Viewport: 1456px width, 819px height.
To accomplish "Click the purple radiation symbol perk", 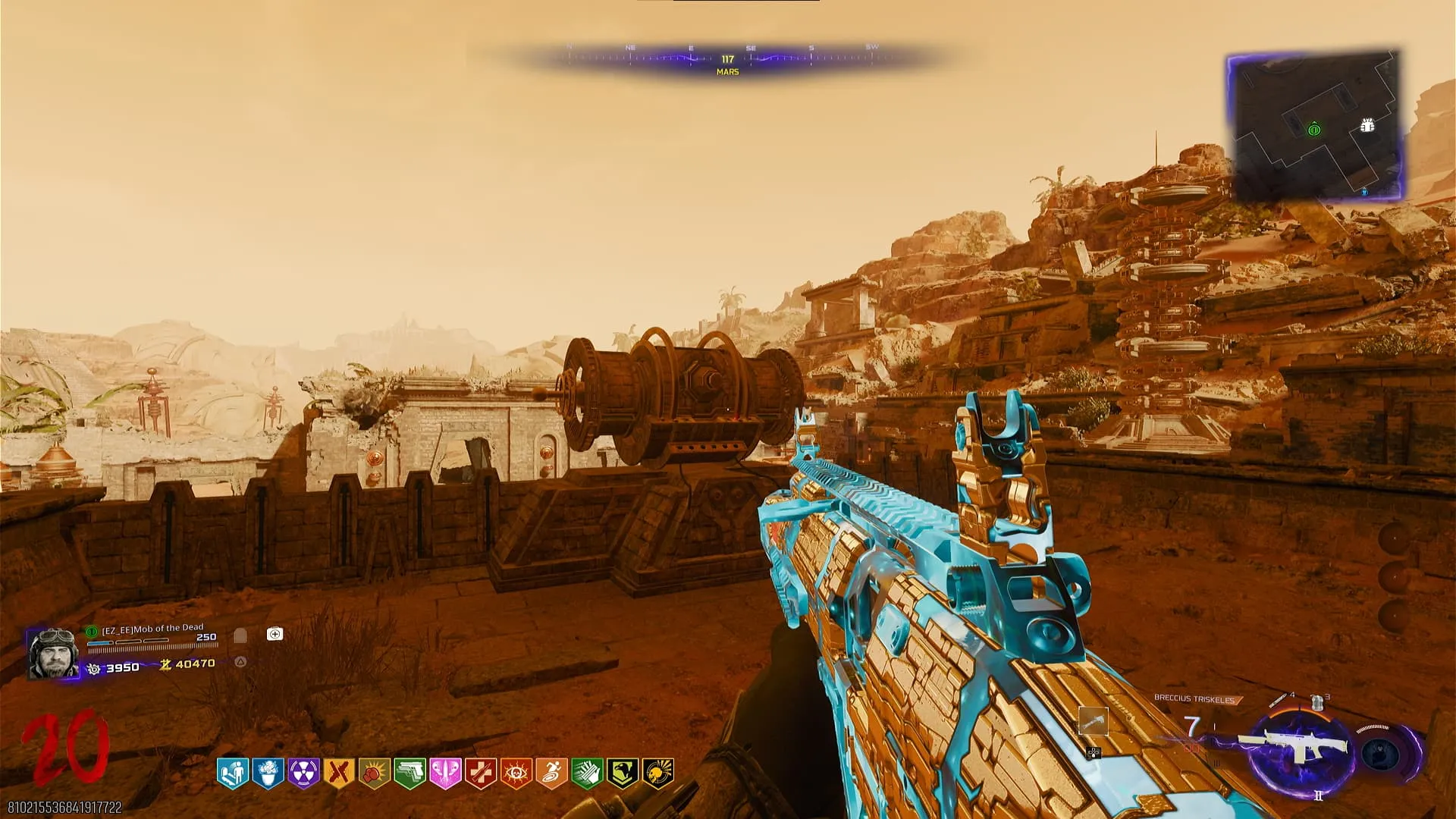I will pos(303,773).
